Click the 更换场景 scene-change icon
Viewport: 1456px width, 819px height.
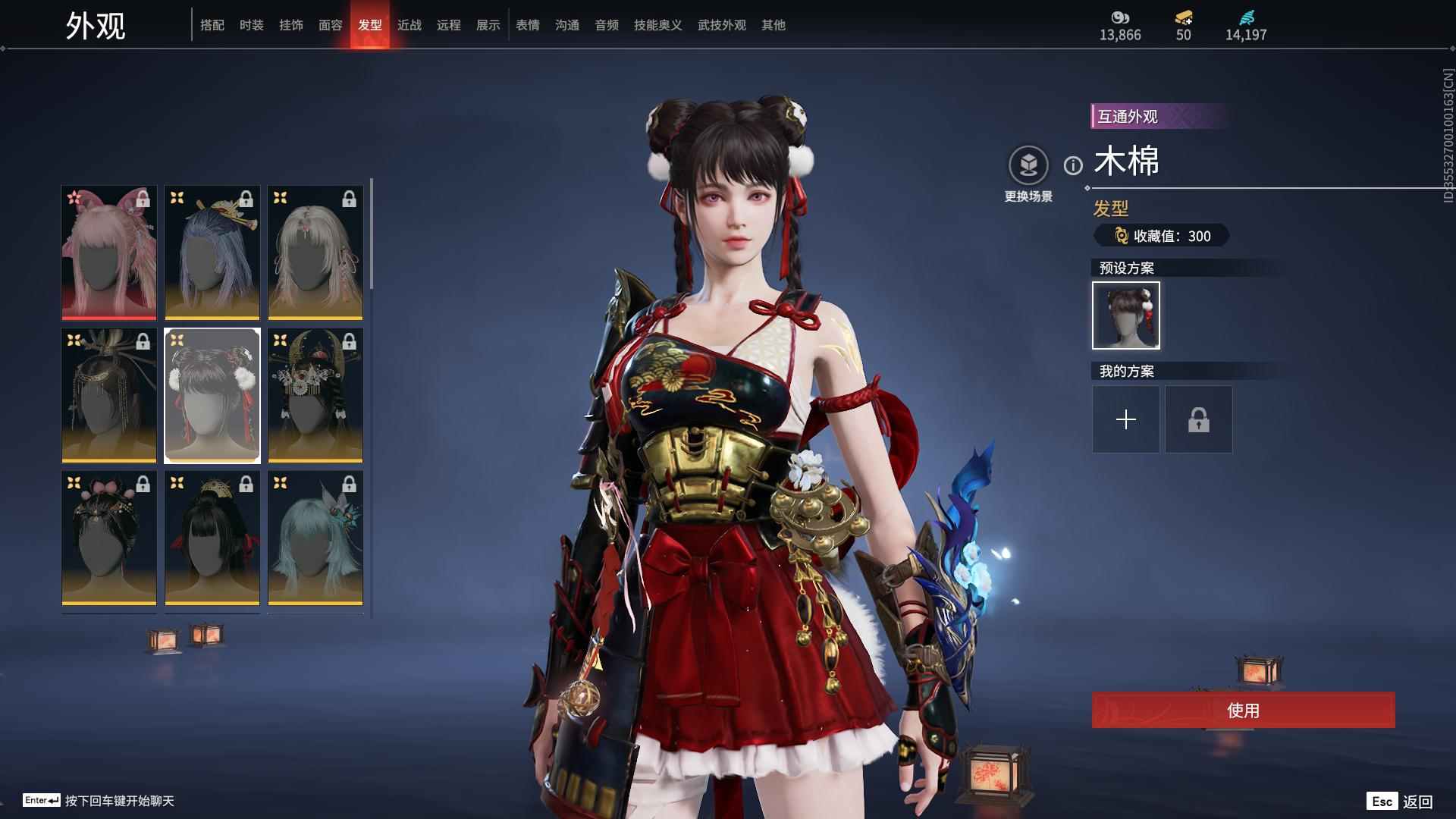pos(1028,164)
